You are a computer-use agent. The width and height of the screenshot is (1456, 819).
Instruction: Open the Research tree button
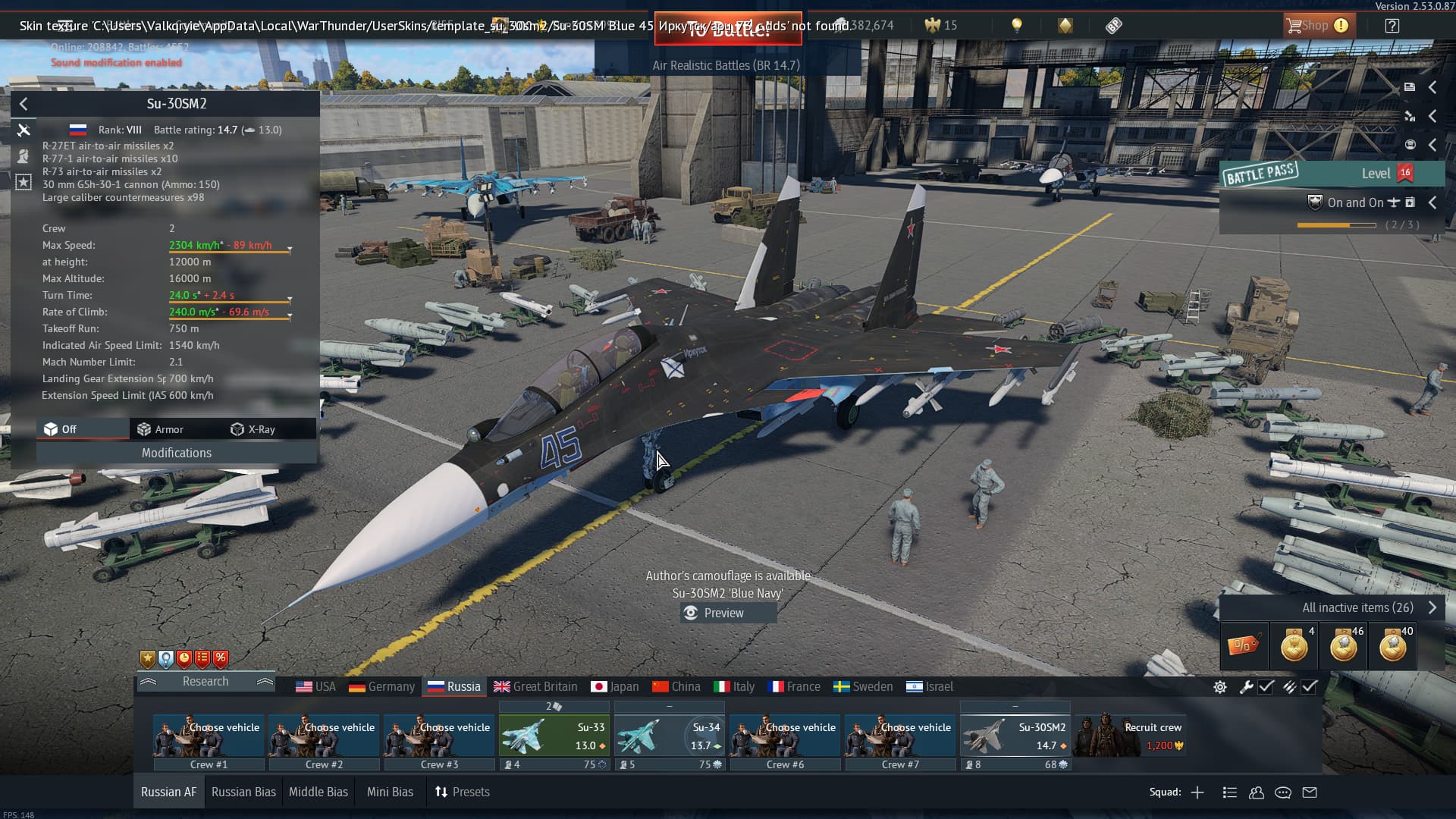pos(206,681)
